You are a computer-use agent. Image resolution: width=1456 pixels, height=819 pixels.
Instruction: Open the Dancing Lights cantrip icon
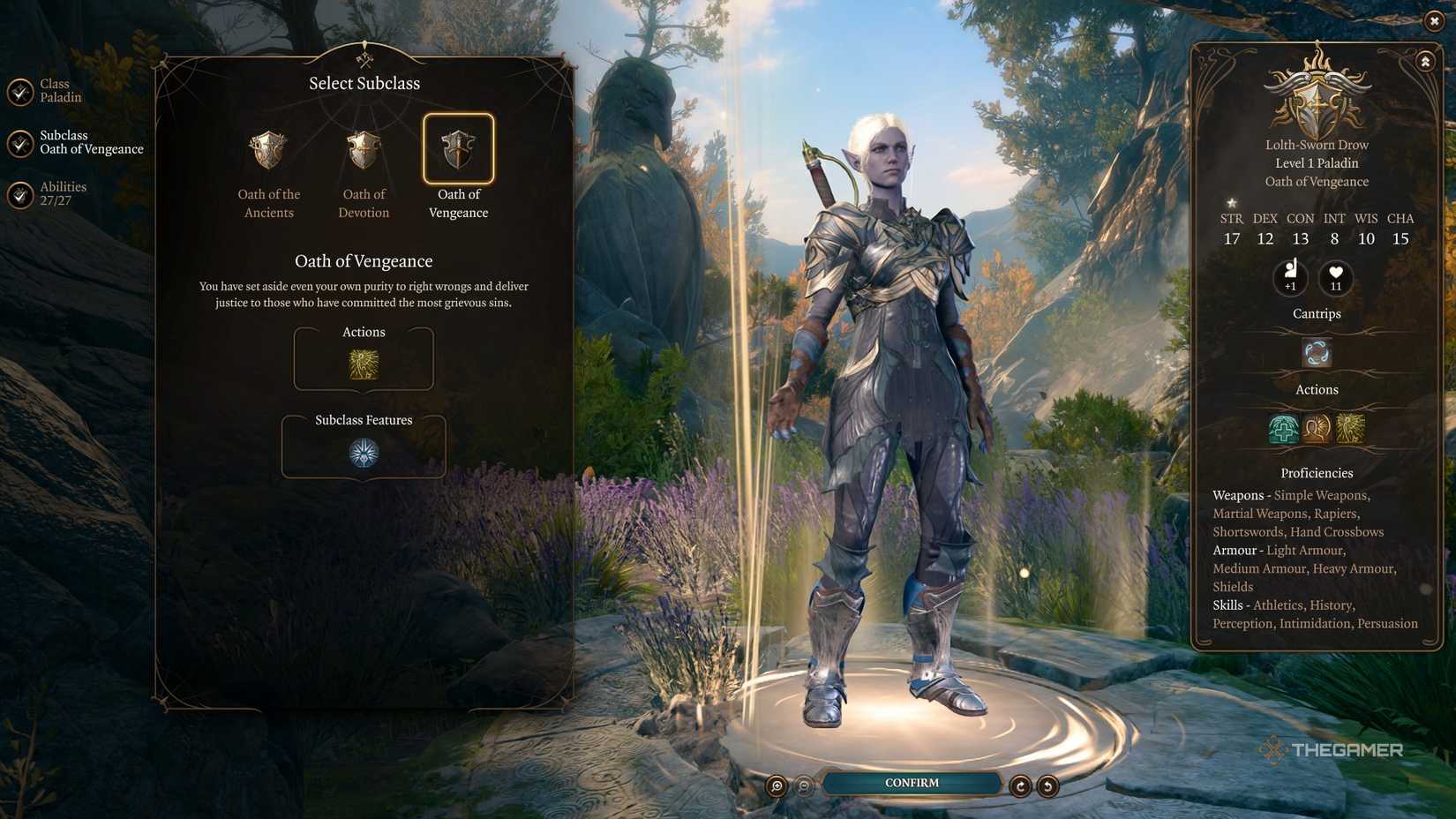(1316, 353)
